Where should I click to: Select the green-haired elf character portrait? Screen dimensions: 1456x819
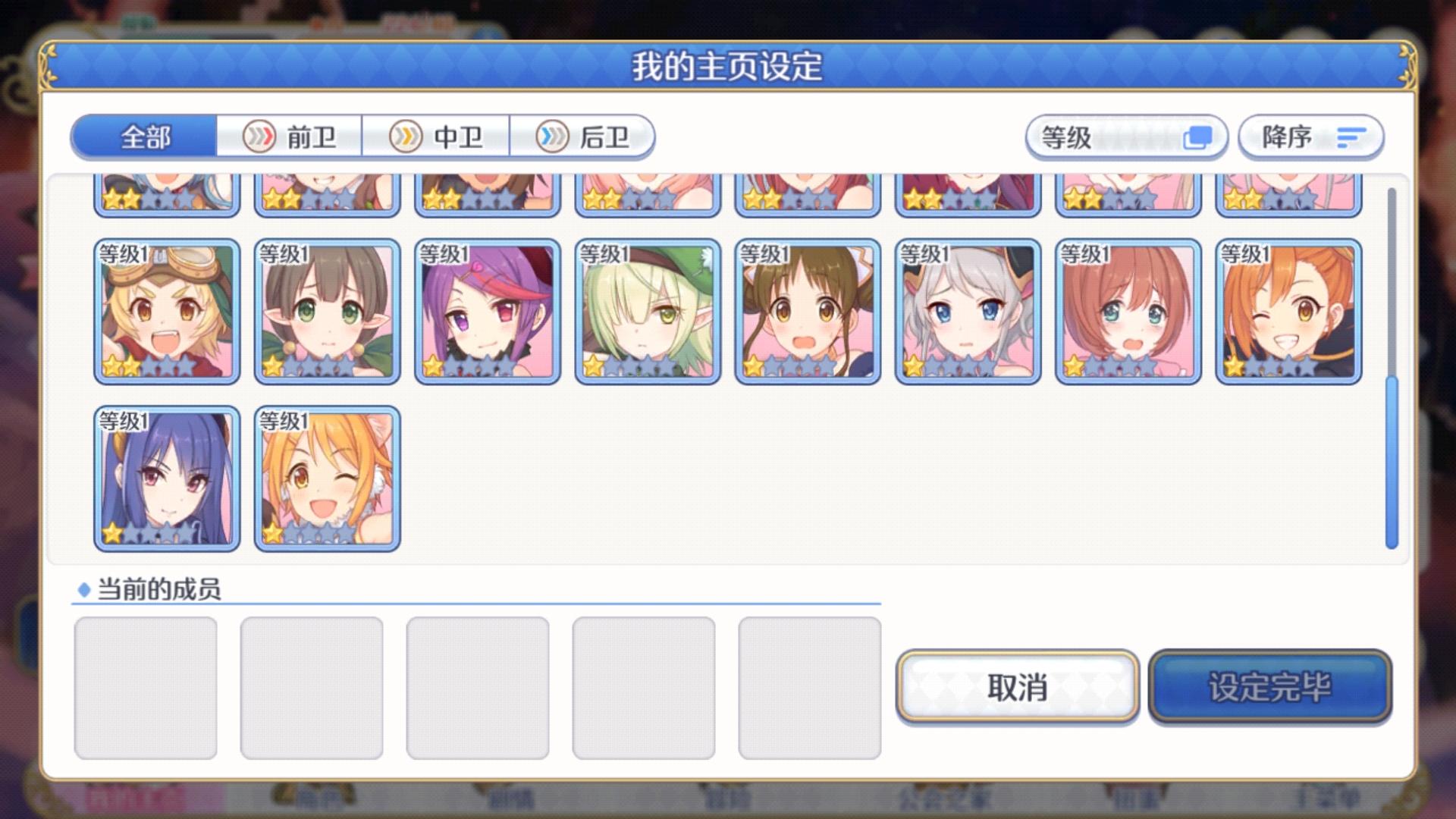pyautogui.click(x=648, y=309)
